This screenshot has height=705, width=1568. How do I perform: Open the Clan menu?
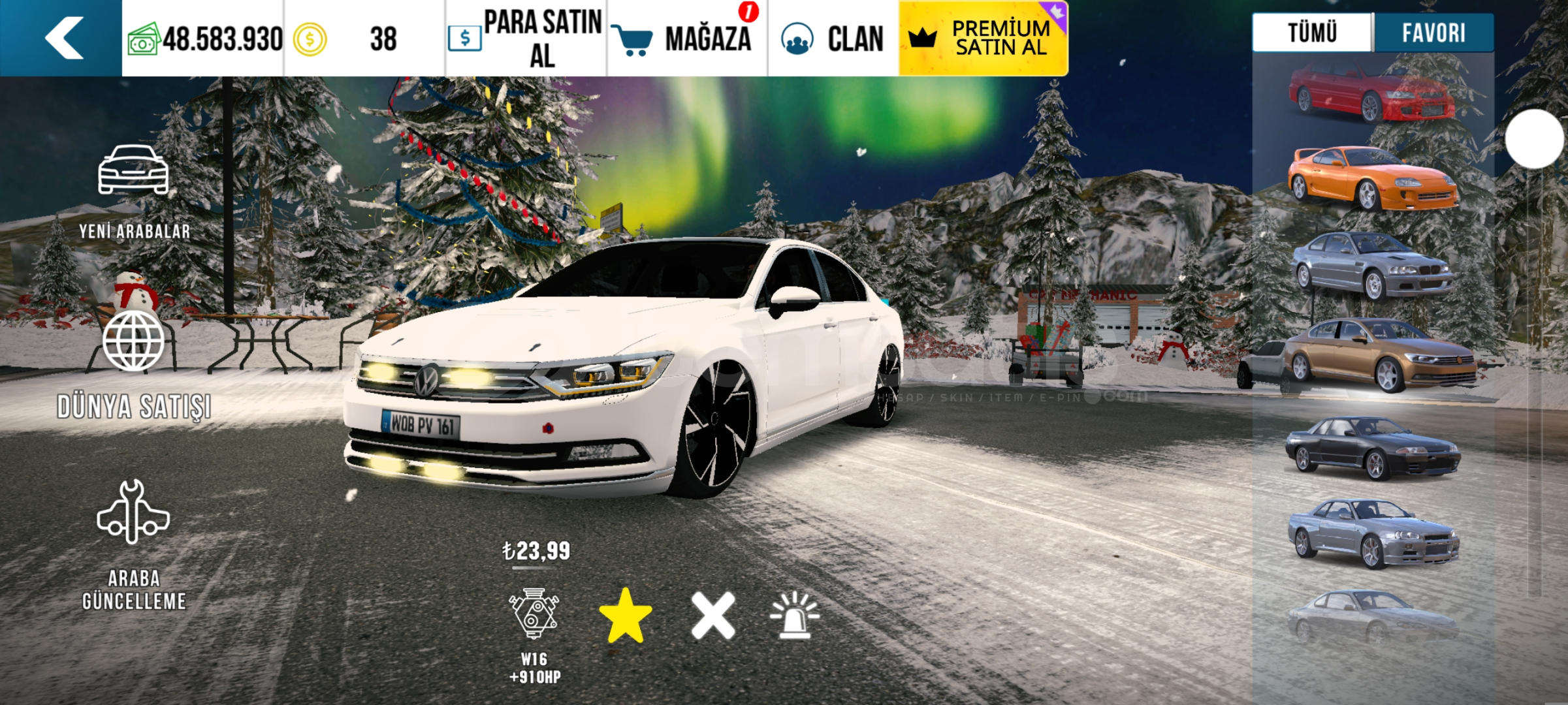833,39
